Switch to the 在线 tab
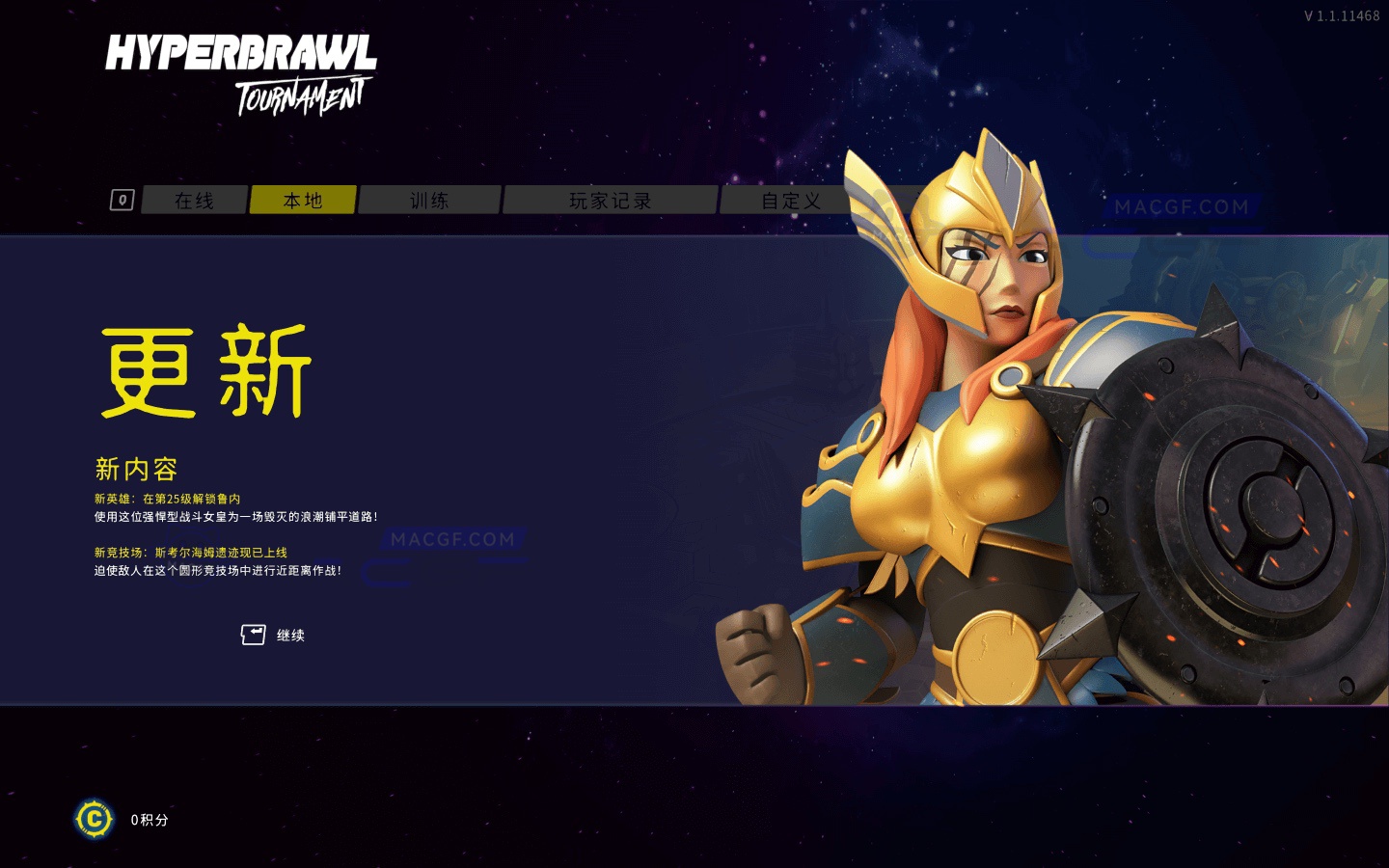Image resolution: width=1389 pixels, height=868 pixels. click(x=193, y=200)
